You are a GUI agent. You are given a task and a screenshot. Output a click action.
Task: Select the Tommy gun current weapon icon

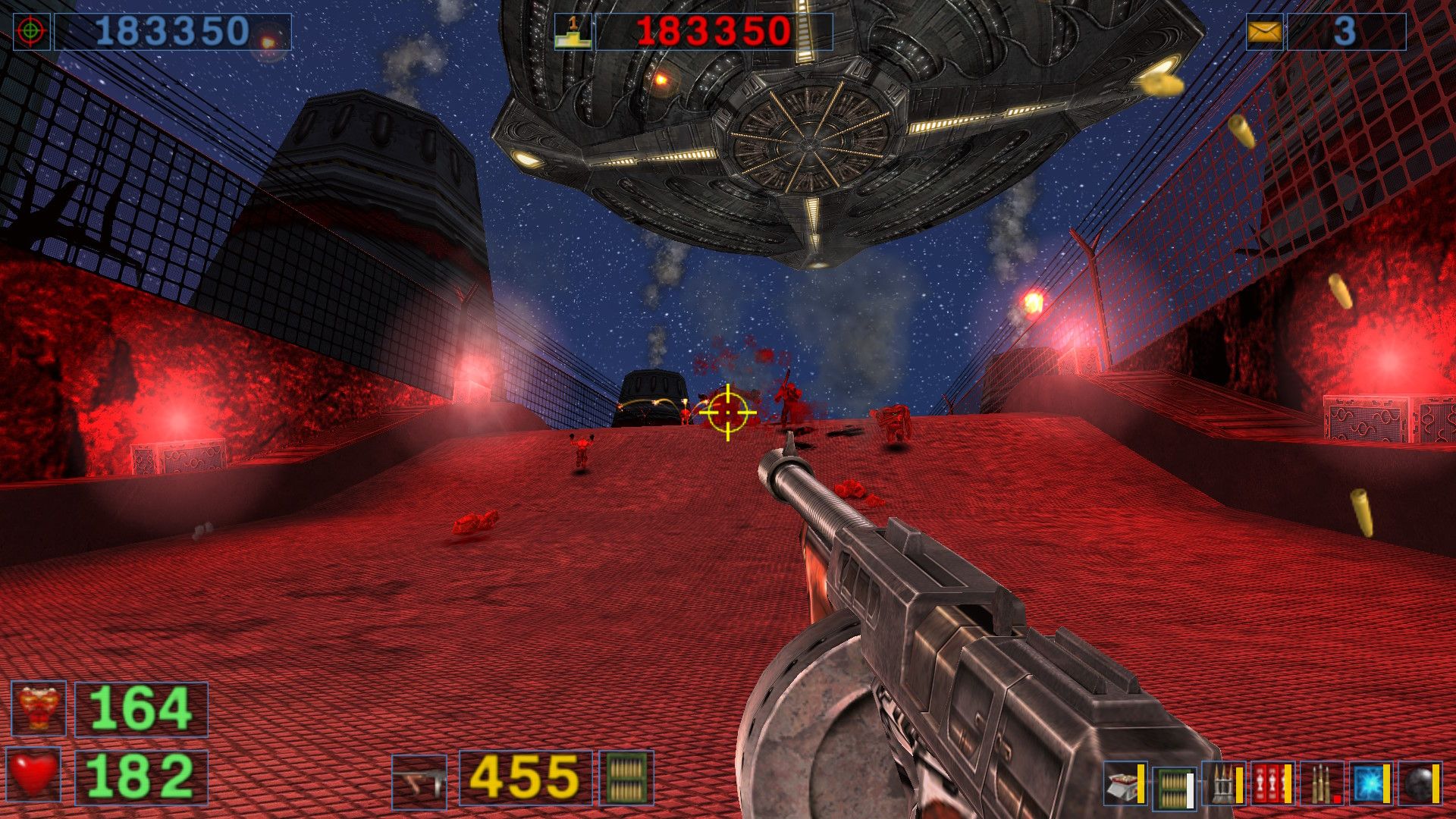[x=419, y=780]
